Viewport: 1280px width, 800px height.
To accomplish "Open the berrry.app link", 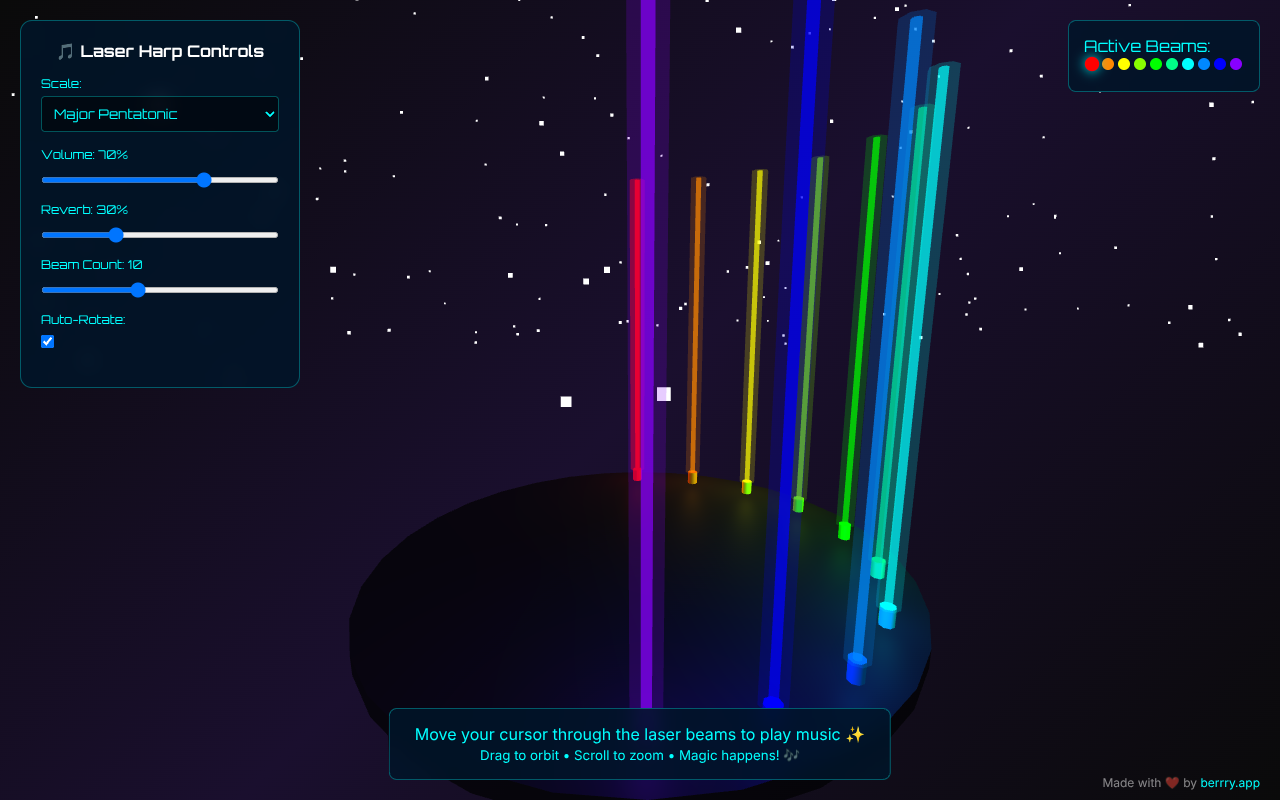I will 1229,783.
